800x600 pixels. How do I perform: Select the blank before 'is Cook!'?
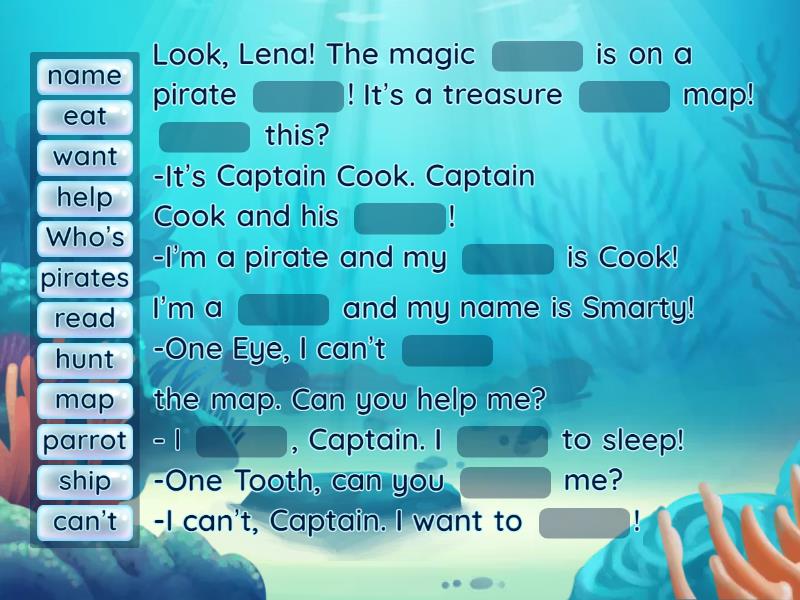pos(508,259)
